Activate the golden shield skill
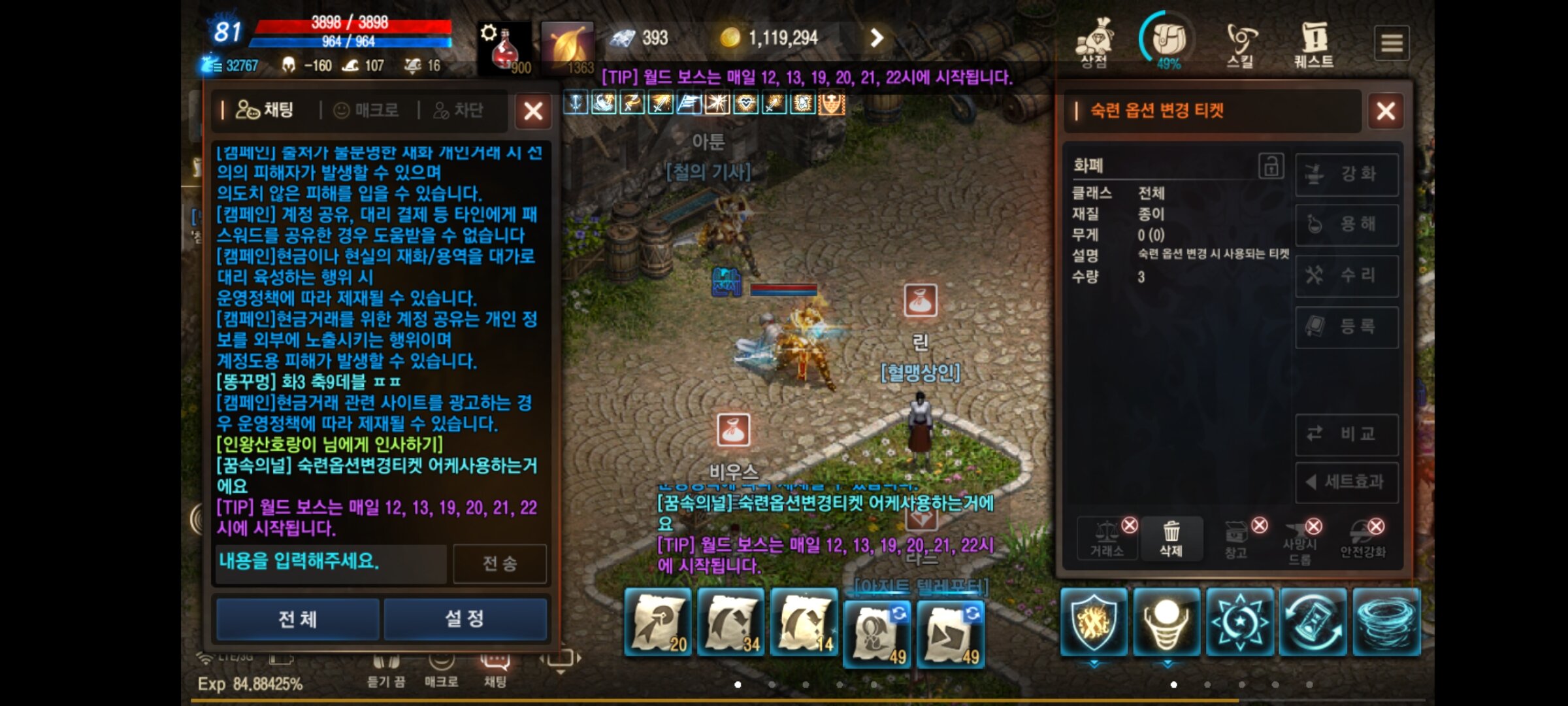Screen dimensions: 1568x706 (x=1094, y=621)
